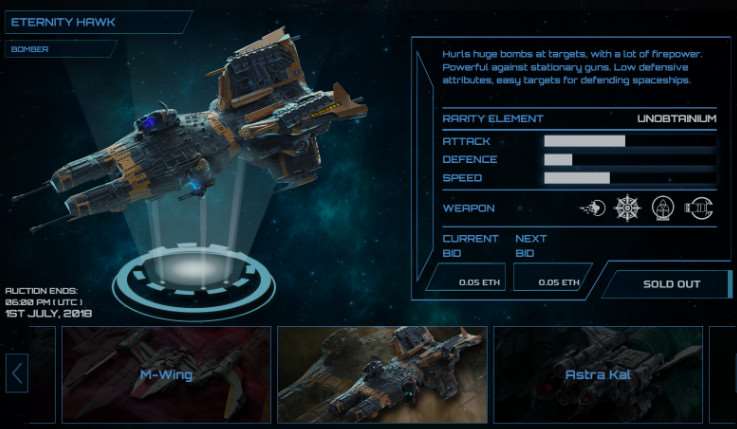
Task: Click the circled rocket weapon icon
Action: (663, 208)
